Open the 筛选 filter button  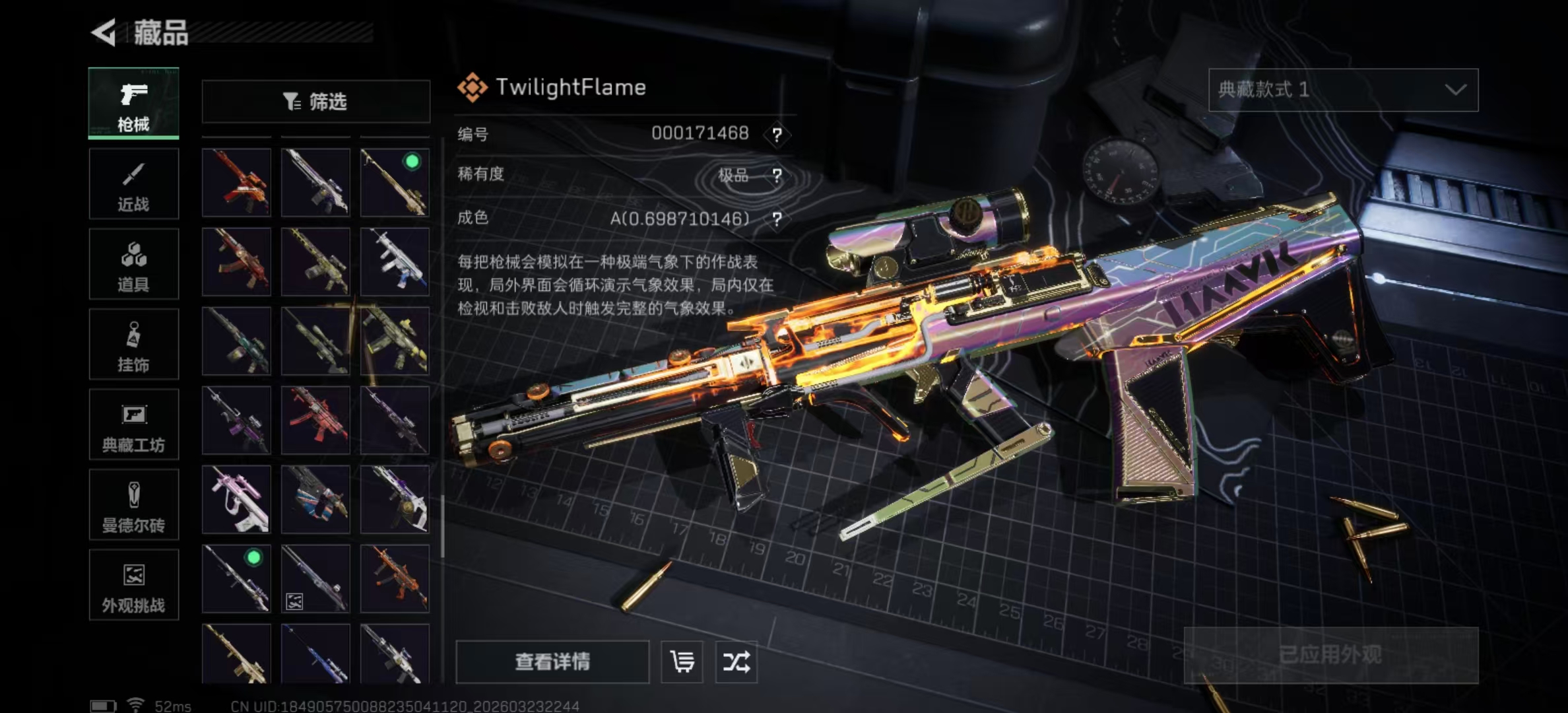[315, 102]
